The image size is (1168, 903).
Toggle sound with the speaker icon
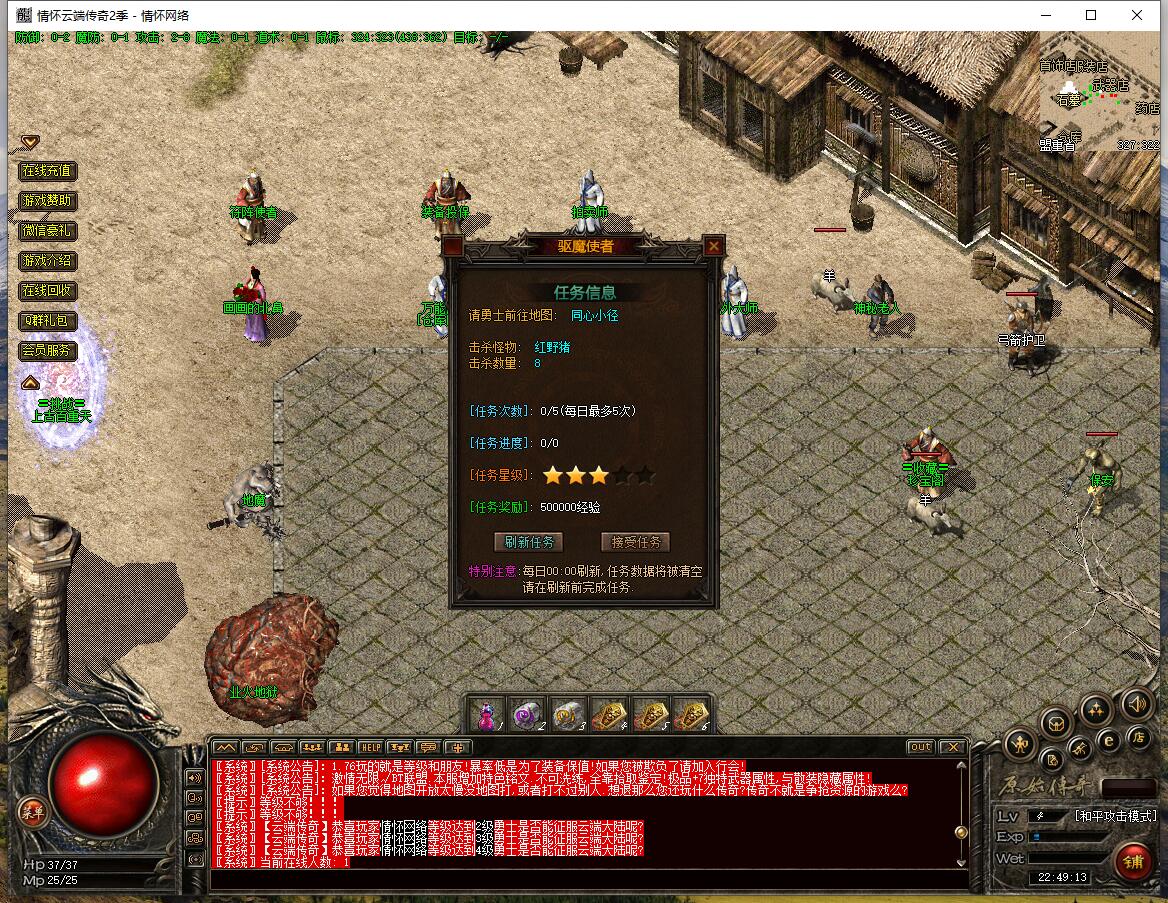click(1136, 703)
